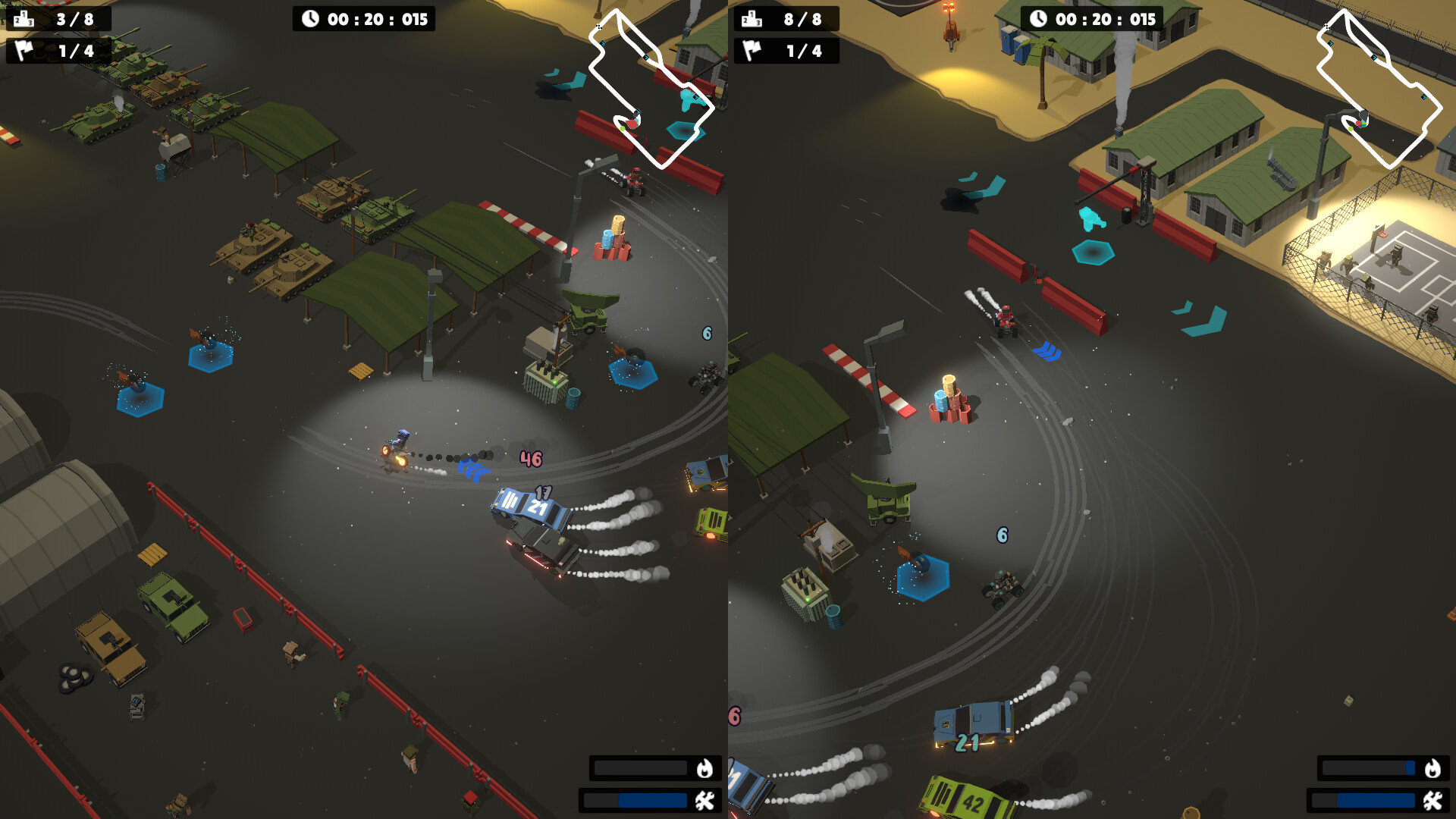Viewport: 1456px width, 819px height.
Task: Select the wrench repair icon on left HUD
Action: coord(704,801)
